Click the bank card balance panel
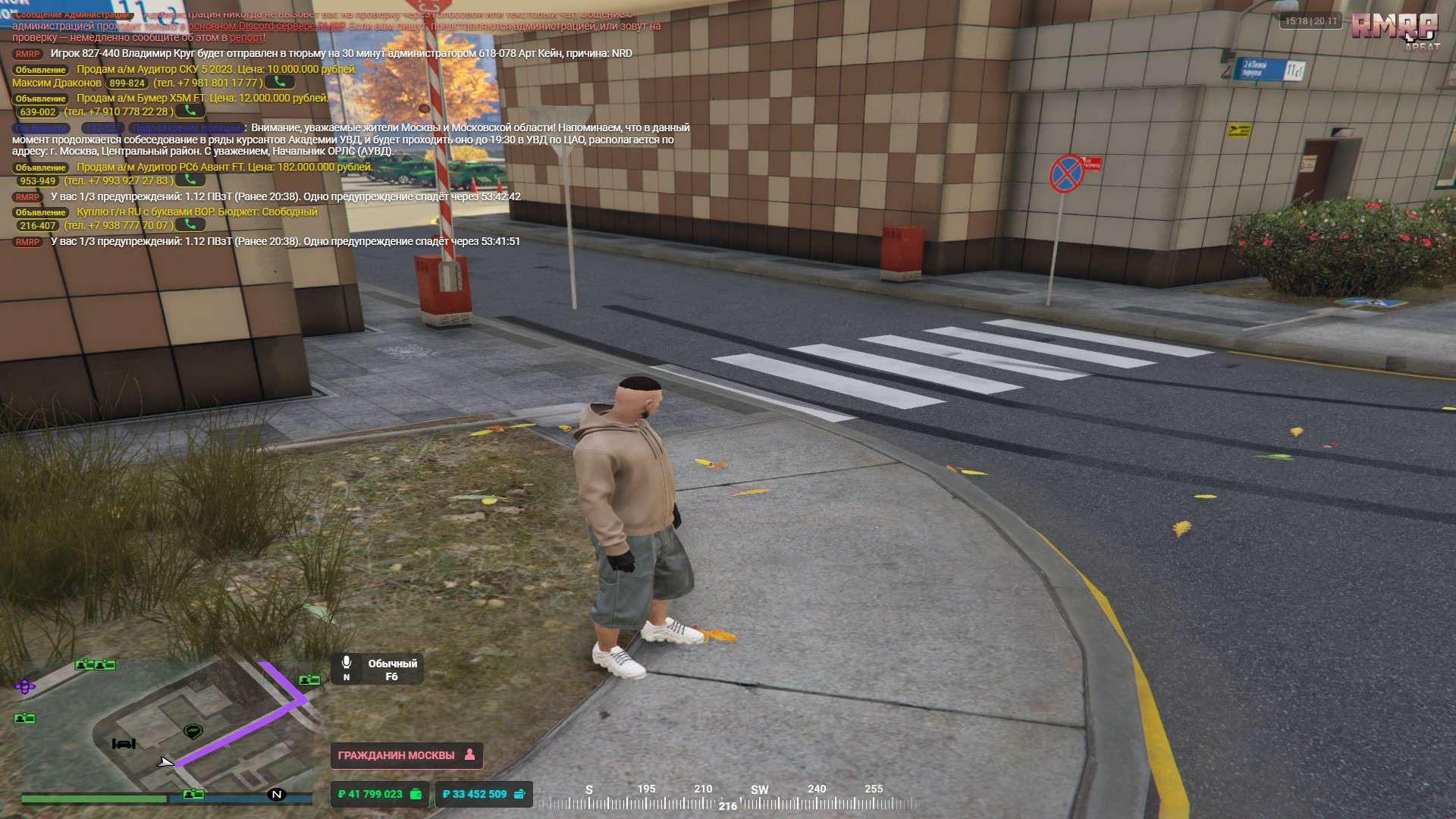Screen dimensions: 1456x819 [484, 794]
